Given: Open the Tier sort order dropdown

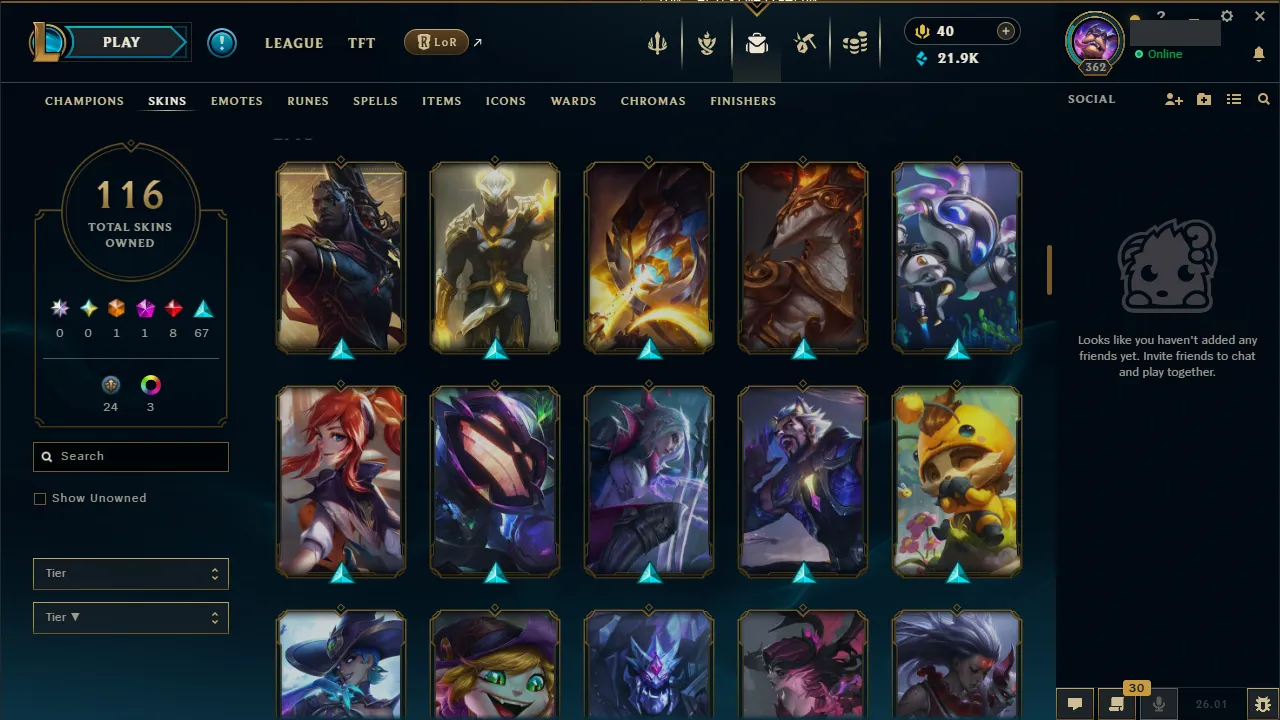Looking at the screenshot, I should (x=130, y=617).
